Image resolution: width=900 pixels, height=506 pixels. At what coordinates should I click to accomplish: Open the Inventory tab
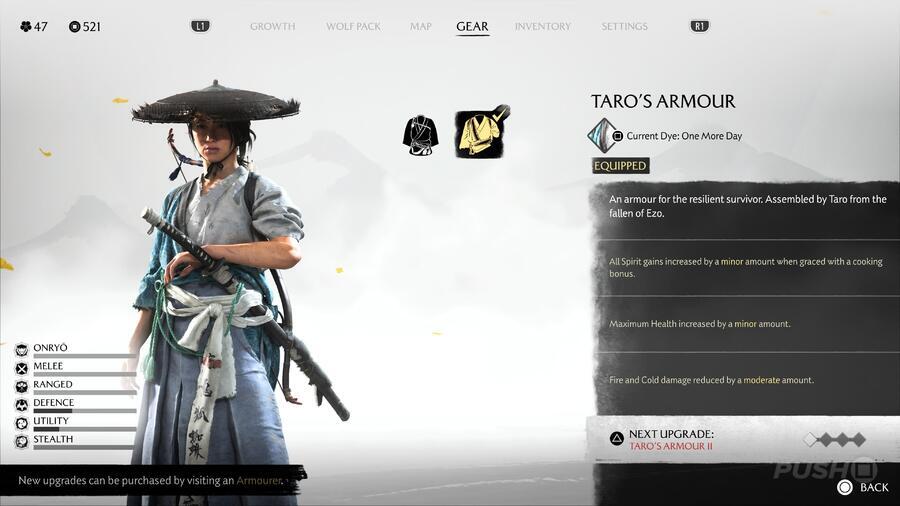click(x=543, y=26)
